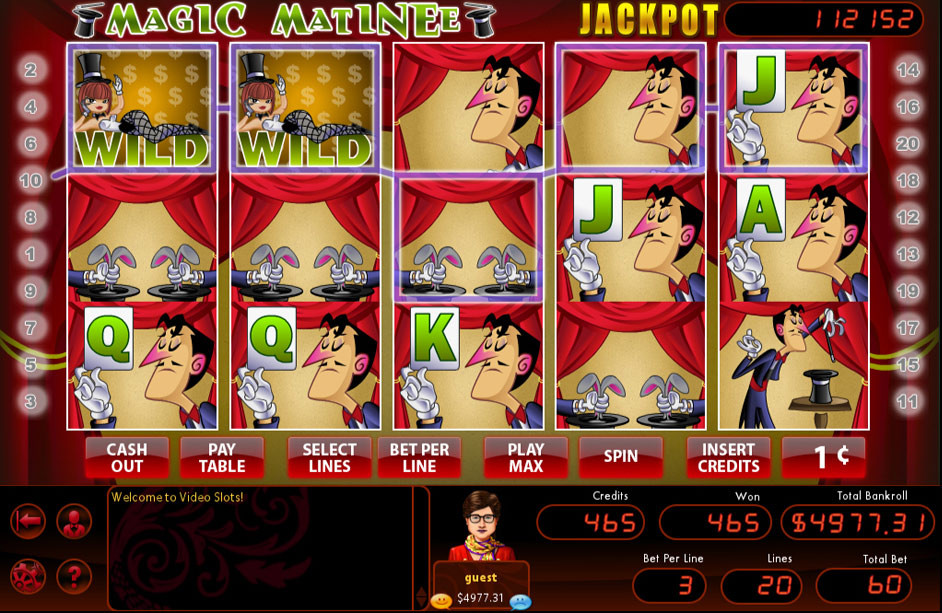Send the blue sad smiley emote
The height and width of the screenshot is (613, 942).
pos(518,600)
